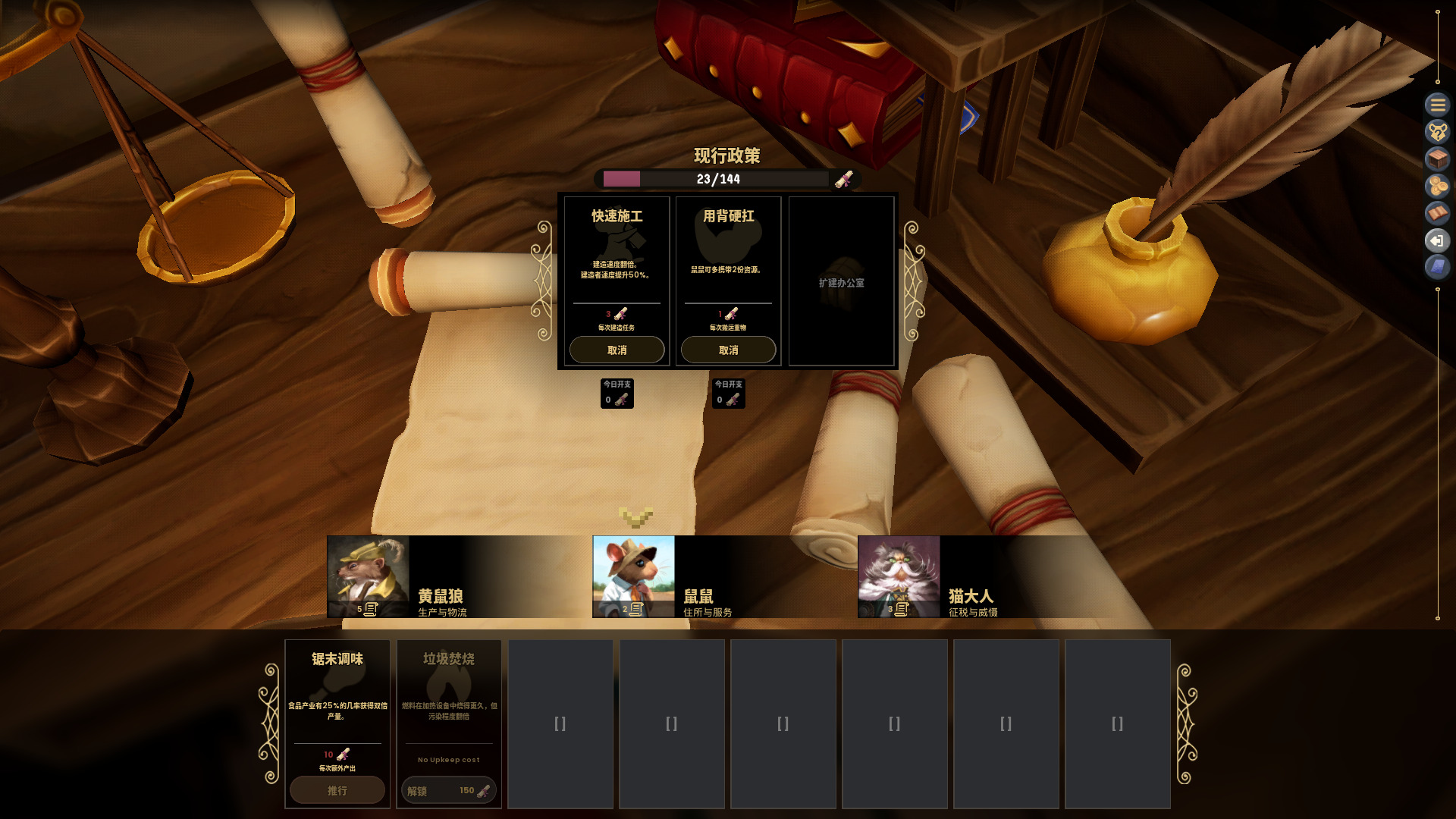Select the 快速施工 policy card
Viewport: 1456px width, 819px height.
pyautogui.click(x=617, y=258)
